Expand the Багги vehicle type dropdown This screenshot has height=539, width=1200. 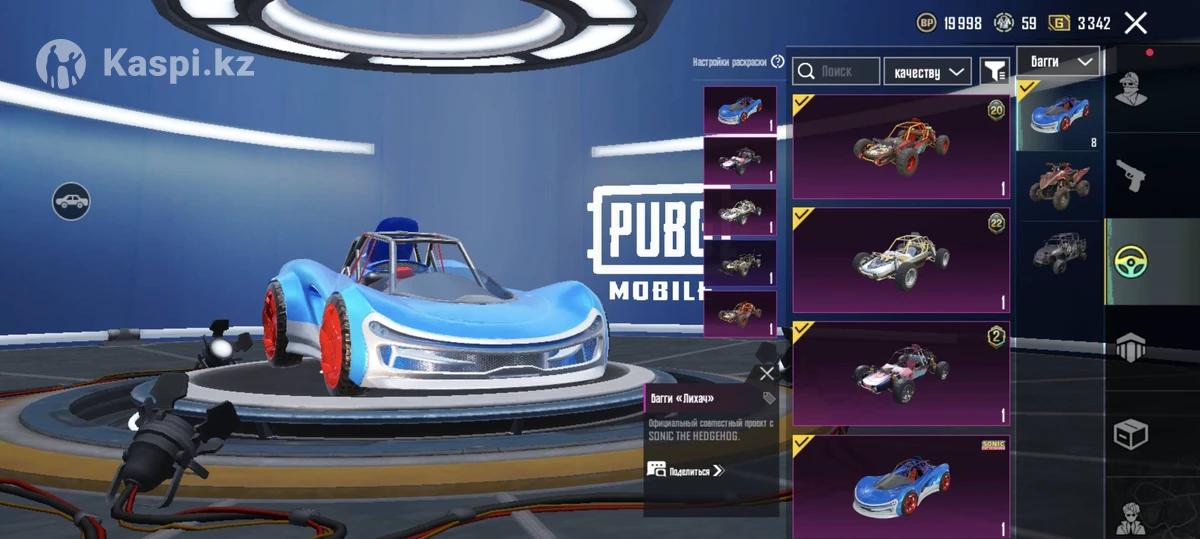[x=1059, y=62]
